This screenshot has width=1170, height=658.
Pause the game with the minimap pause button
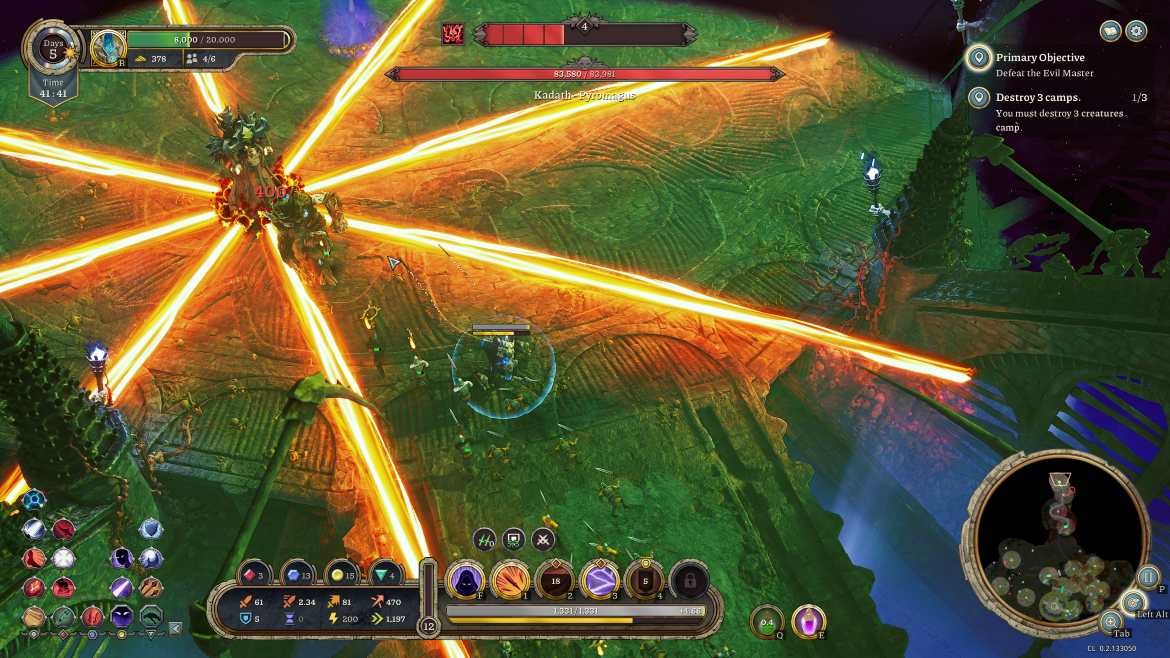(1148, 577)
